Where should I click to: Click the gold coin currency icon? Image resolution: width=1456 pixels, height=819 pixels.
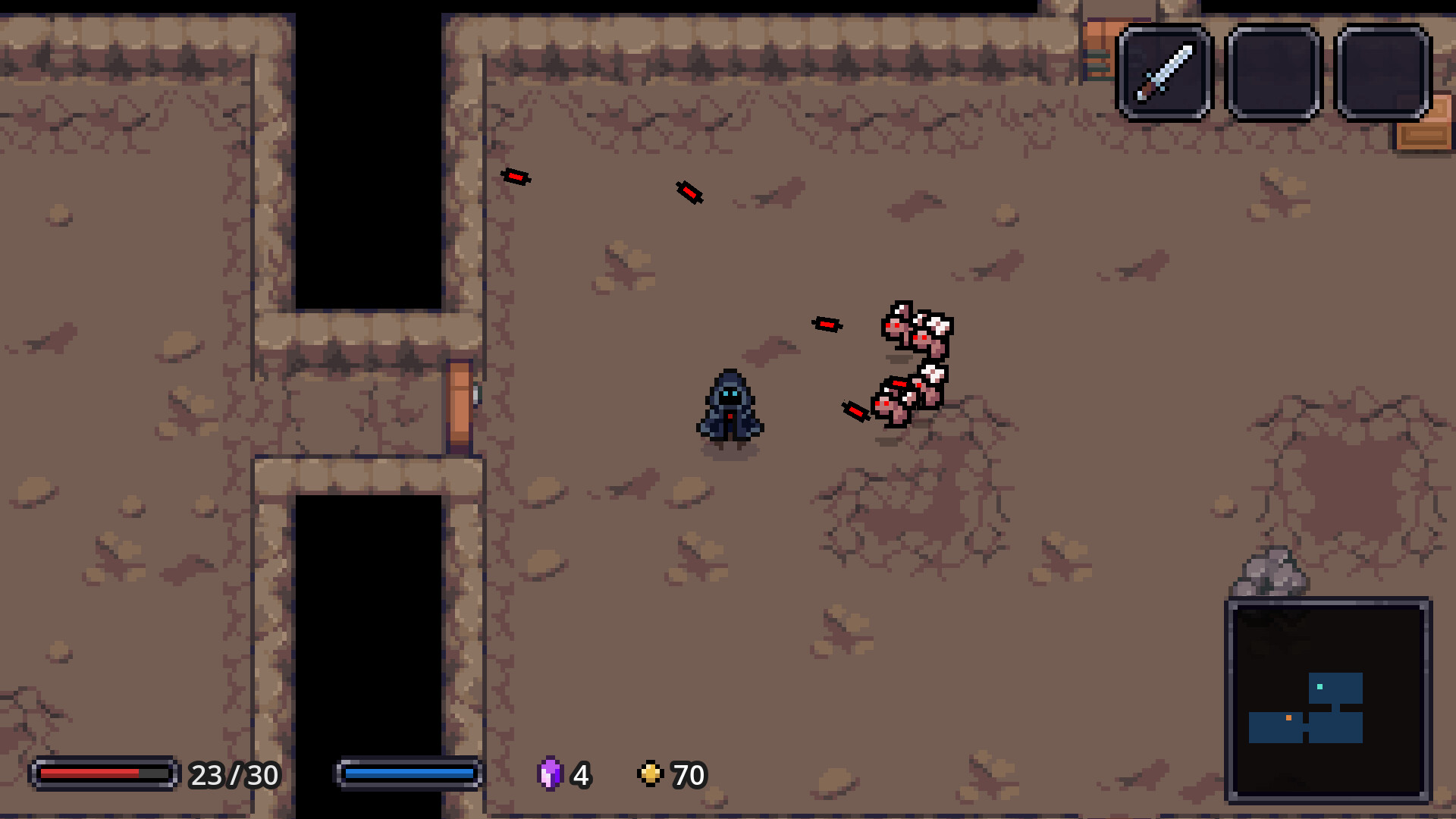coord(651,775)
